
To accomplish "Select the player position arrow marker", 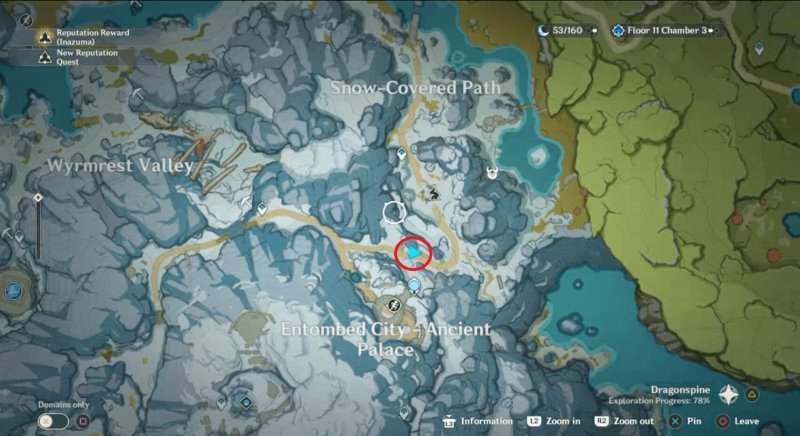I will pos(413,256).
